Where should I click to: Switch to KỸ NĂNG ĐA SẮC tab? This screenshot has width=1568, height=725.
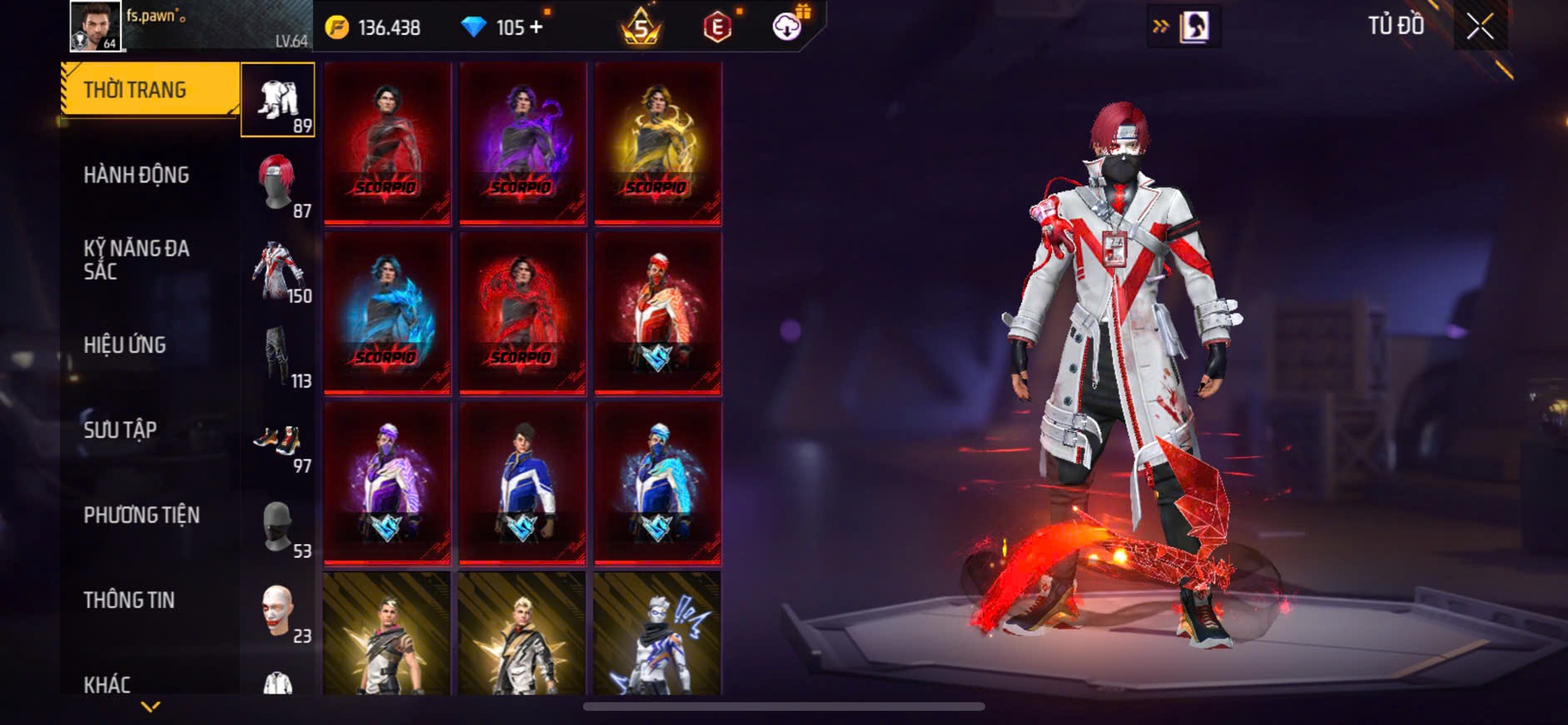click(136, 260)
